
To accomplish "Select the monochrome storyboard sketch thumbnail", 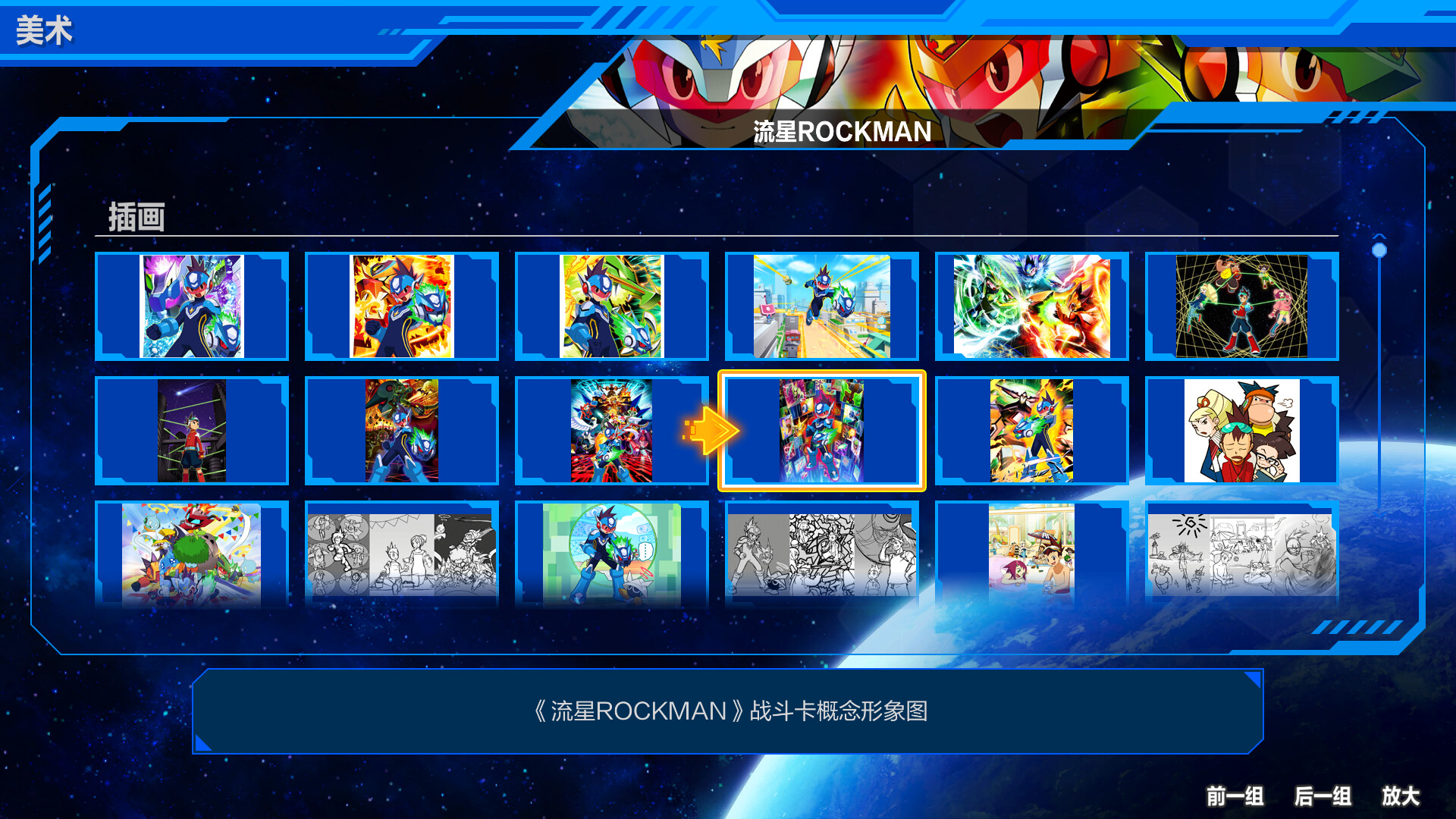I will click(x=402, y=554).
